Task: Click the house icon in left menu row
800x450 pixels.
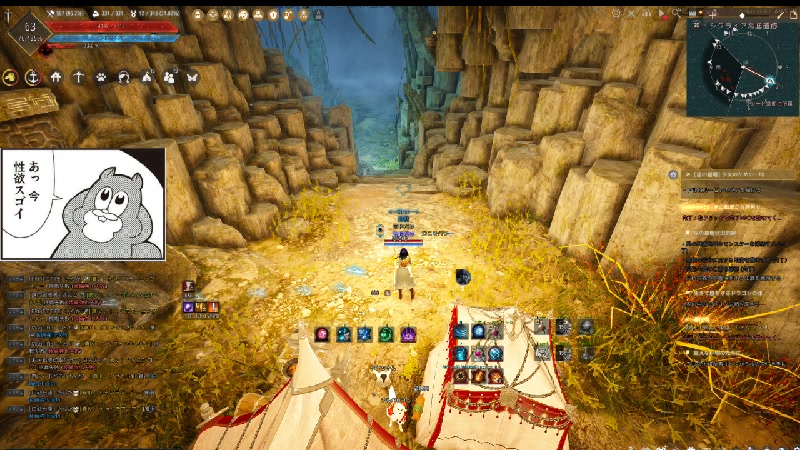Action: point(56,77)
